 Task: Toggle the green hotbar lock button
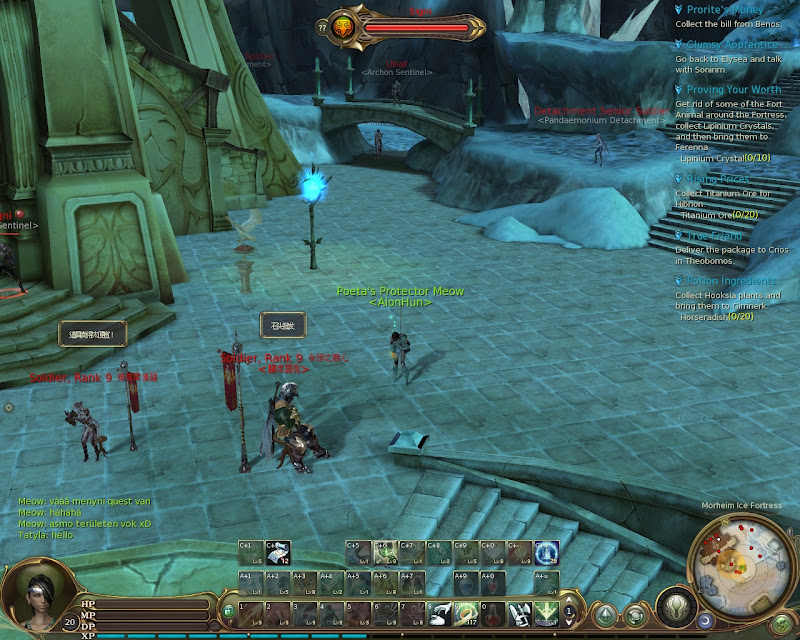[x=229, y=610]
